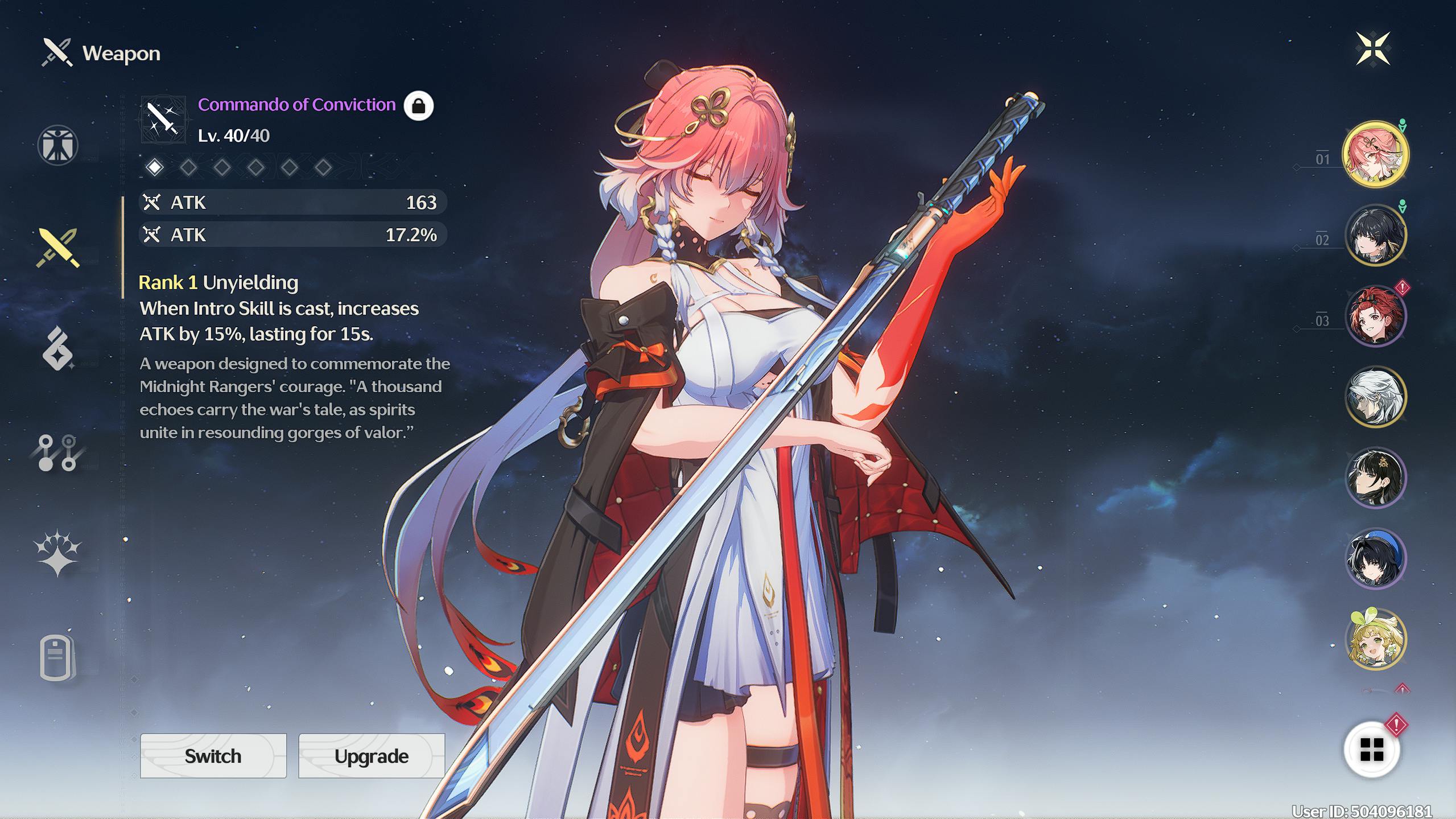Select the dark-haired character with flower hairpin
This screenshot has width=1456, height=819.
(x=1375, y=478)
